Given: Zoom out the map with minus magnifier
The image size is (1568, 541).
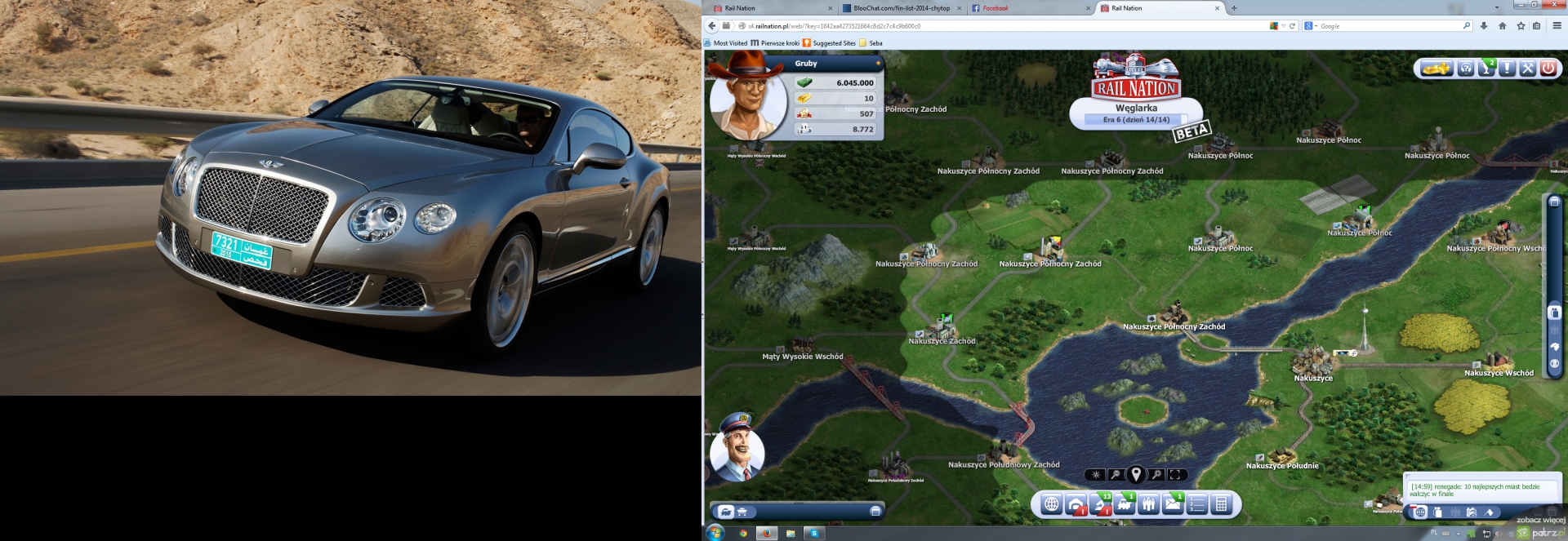Looking at the screenshot, I should [x=1116, y=474].
